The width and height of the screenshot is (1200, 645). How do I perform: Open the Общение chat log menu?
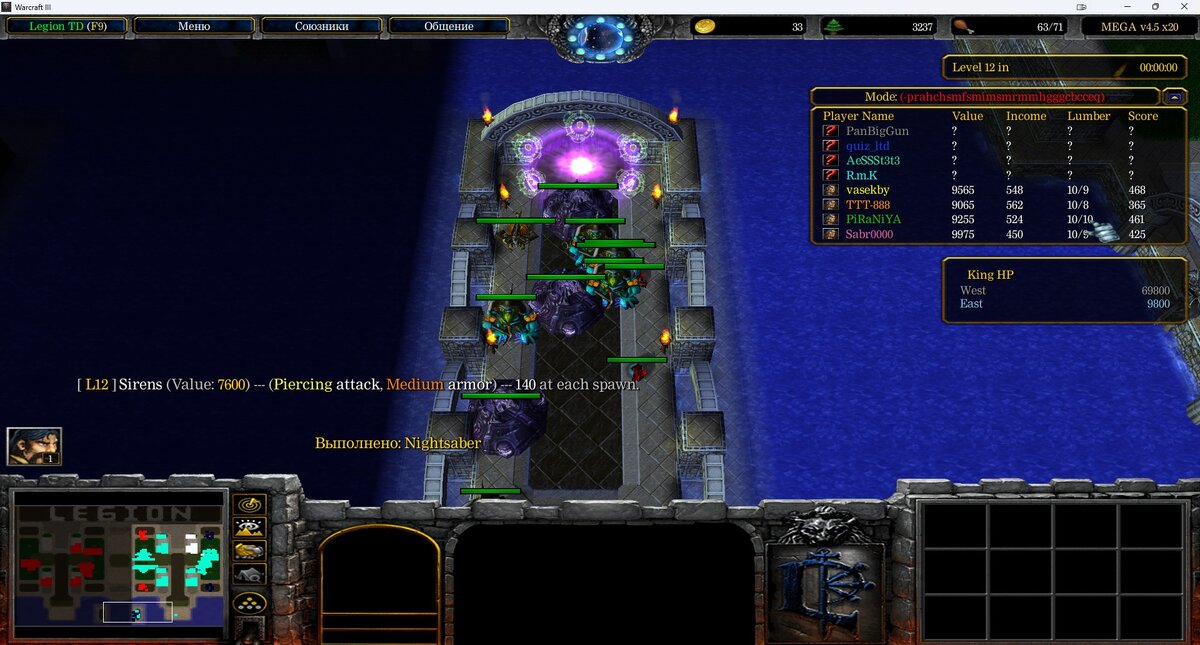tap(449, 27)
